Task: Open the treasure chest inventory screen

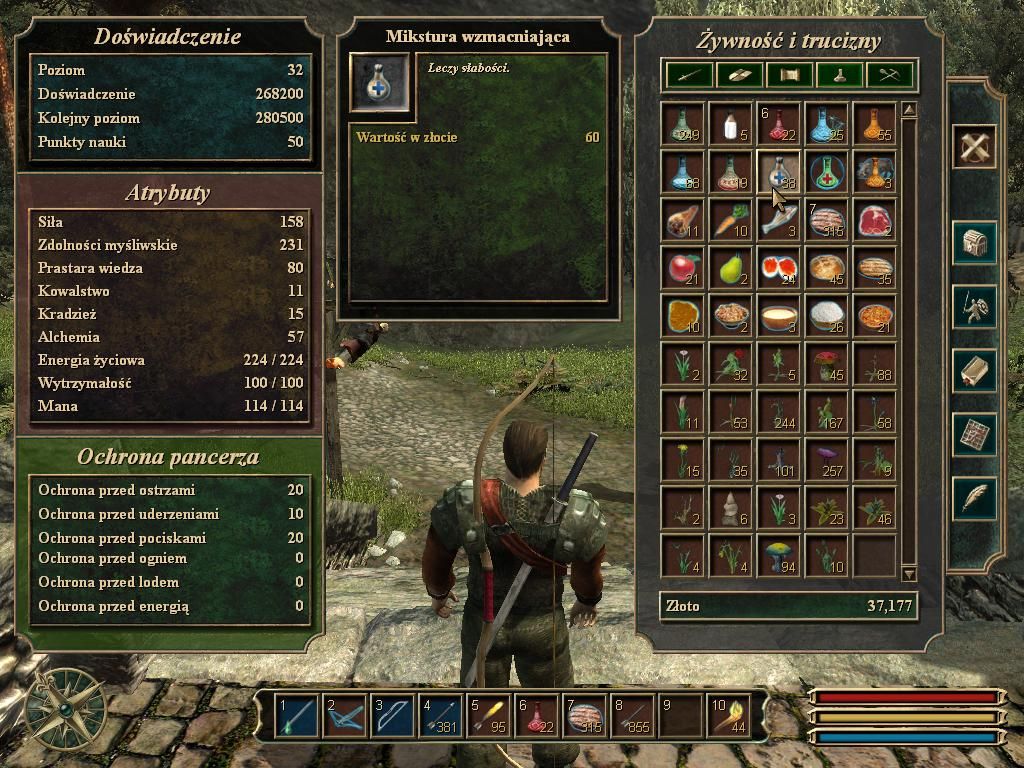Action: coord(974,243)
